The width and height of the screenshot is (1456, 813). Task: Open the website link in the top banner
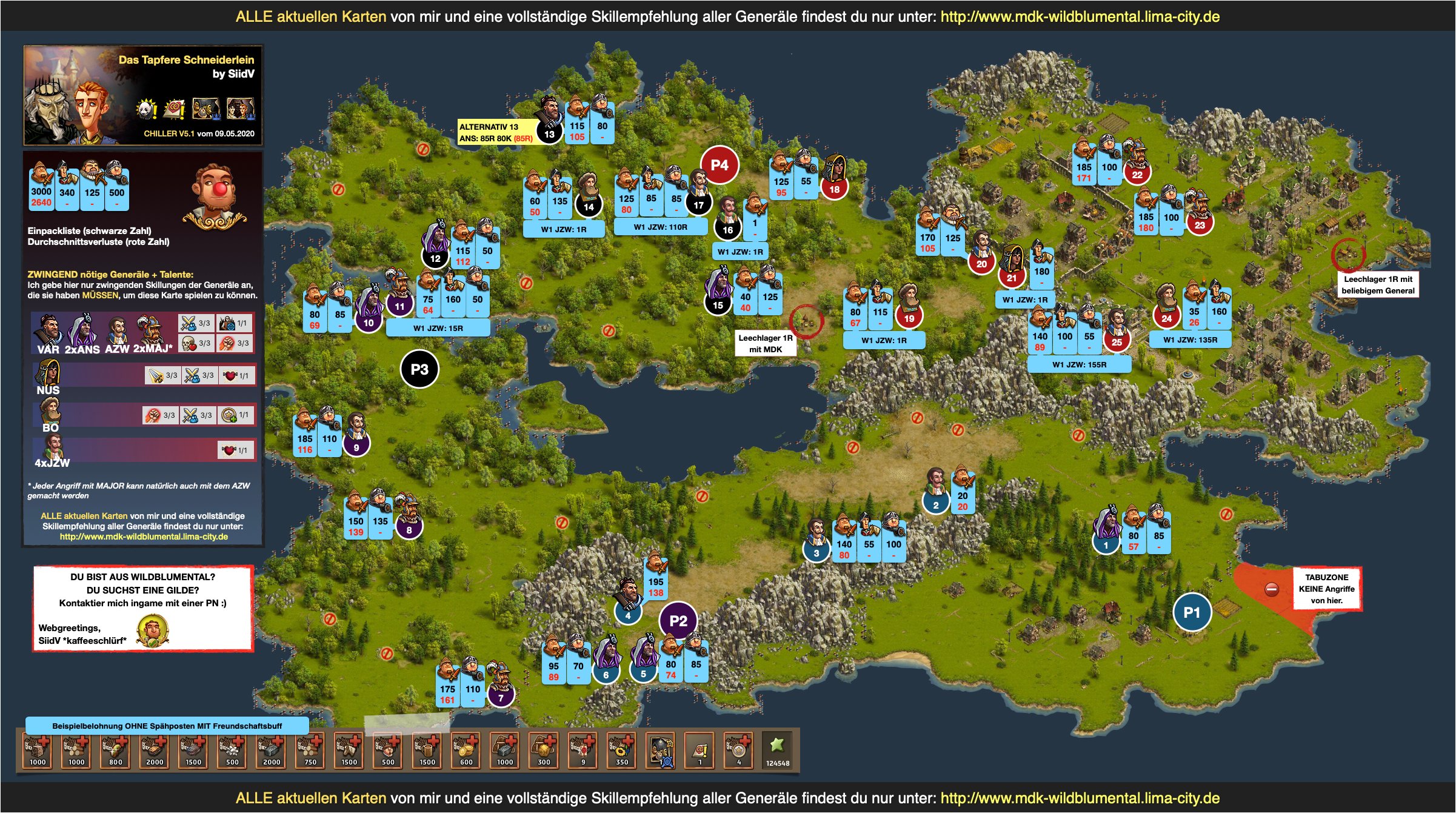(x=1080, y=16)
